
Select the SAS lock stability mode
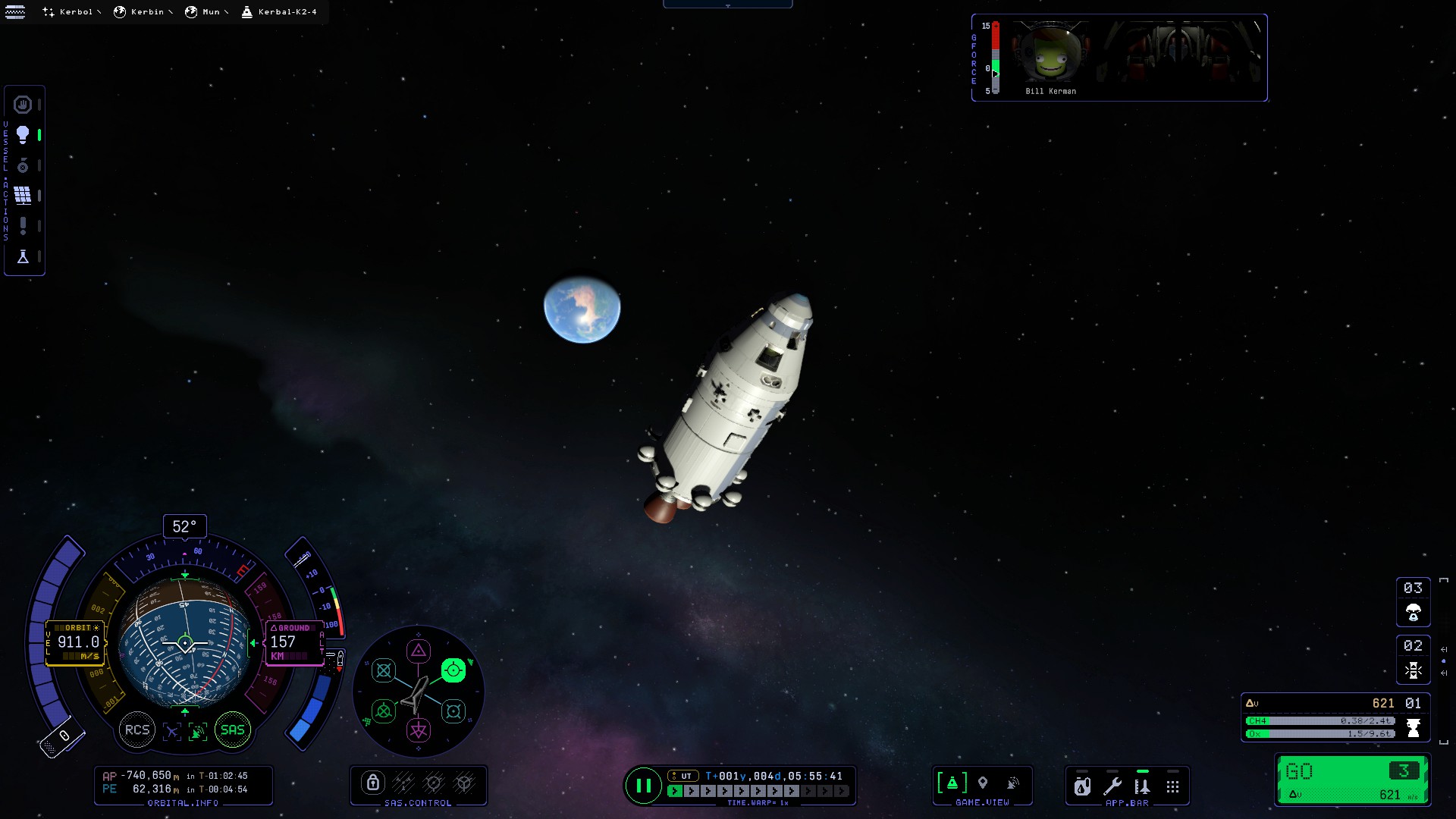coord(372,783)
